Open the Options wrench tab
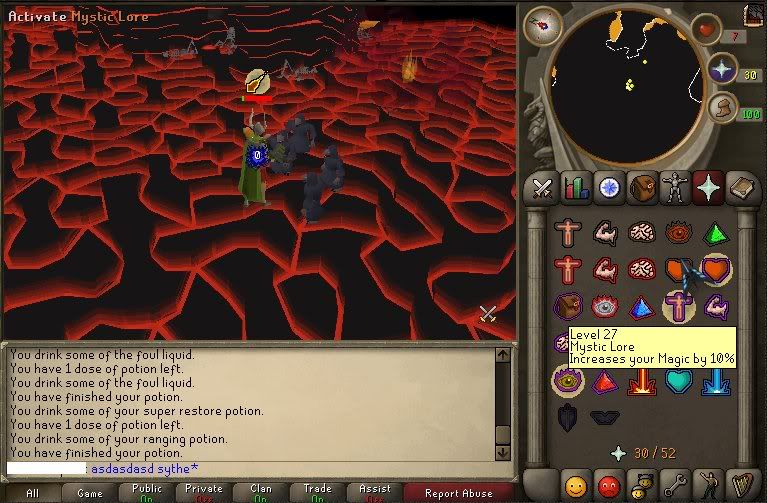Image resolution: width=767 pixels, height=503 pixels. coord(674,485)
